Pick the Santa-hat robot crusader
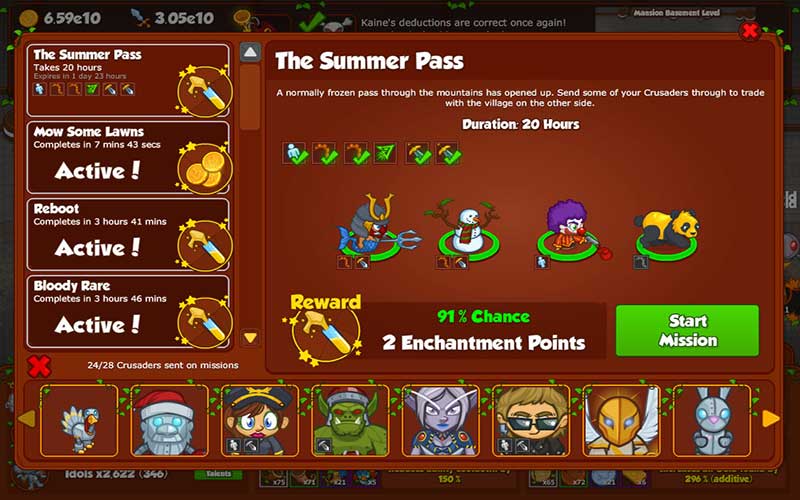 [x=169, y=420]
